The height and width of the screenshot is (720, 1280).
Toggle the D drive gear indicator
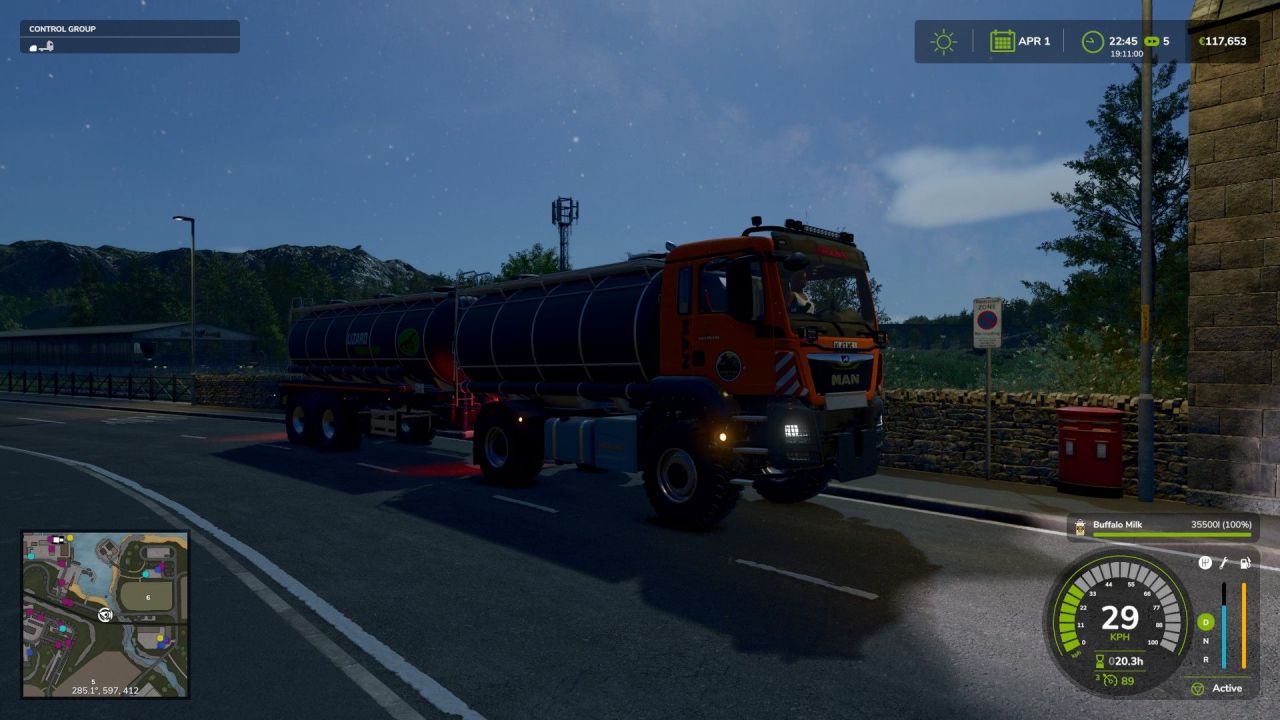click(x=1206, y=619)
